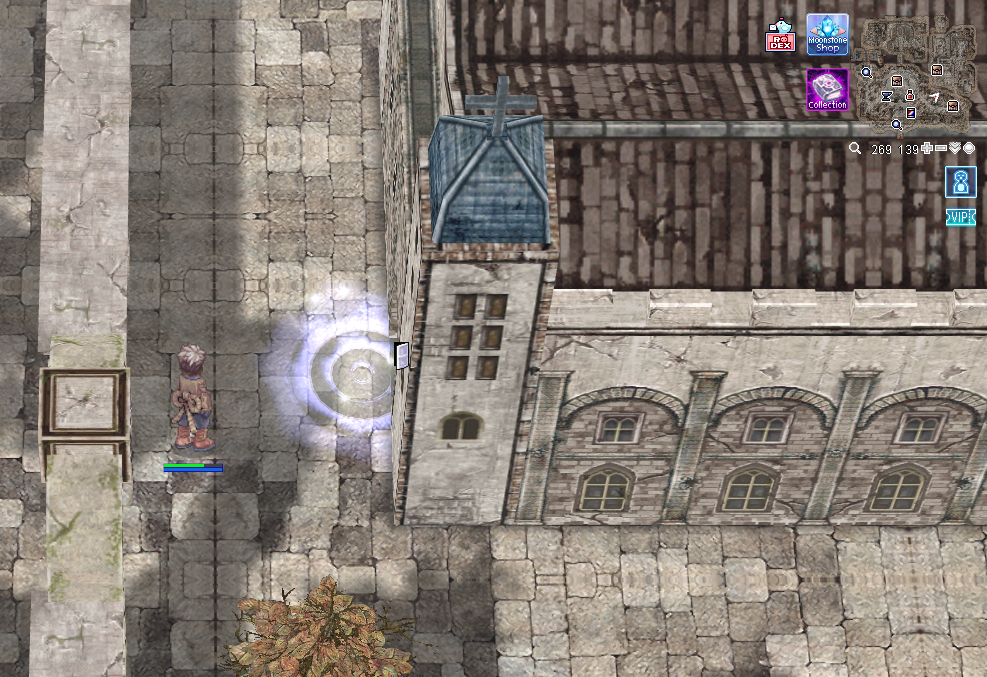Select the hourglass marker on the minimap
This screenshot has width=987, height=677.
coord(886,97)
